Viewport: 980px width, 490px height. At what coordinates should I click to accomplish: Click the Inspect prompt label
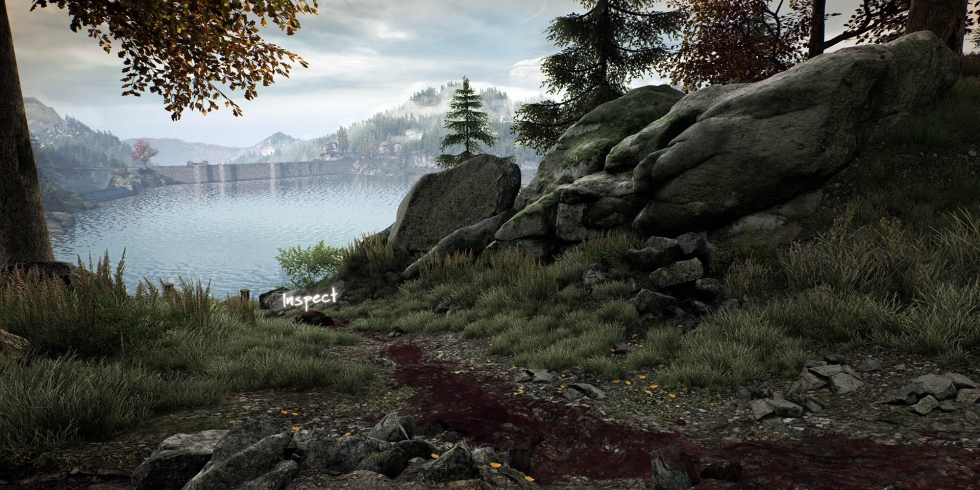(x=310, y=298)
